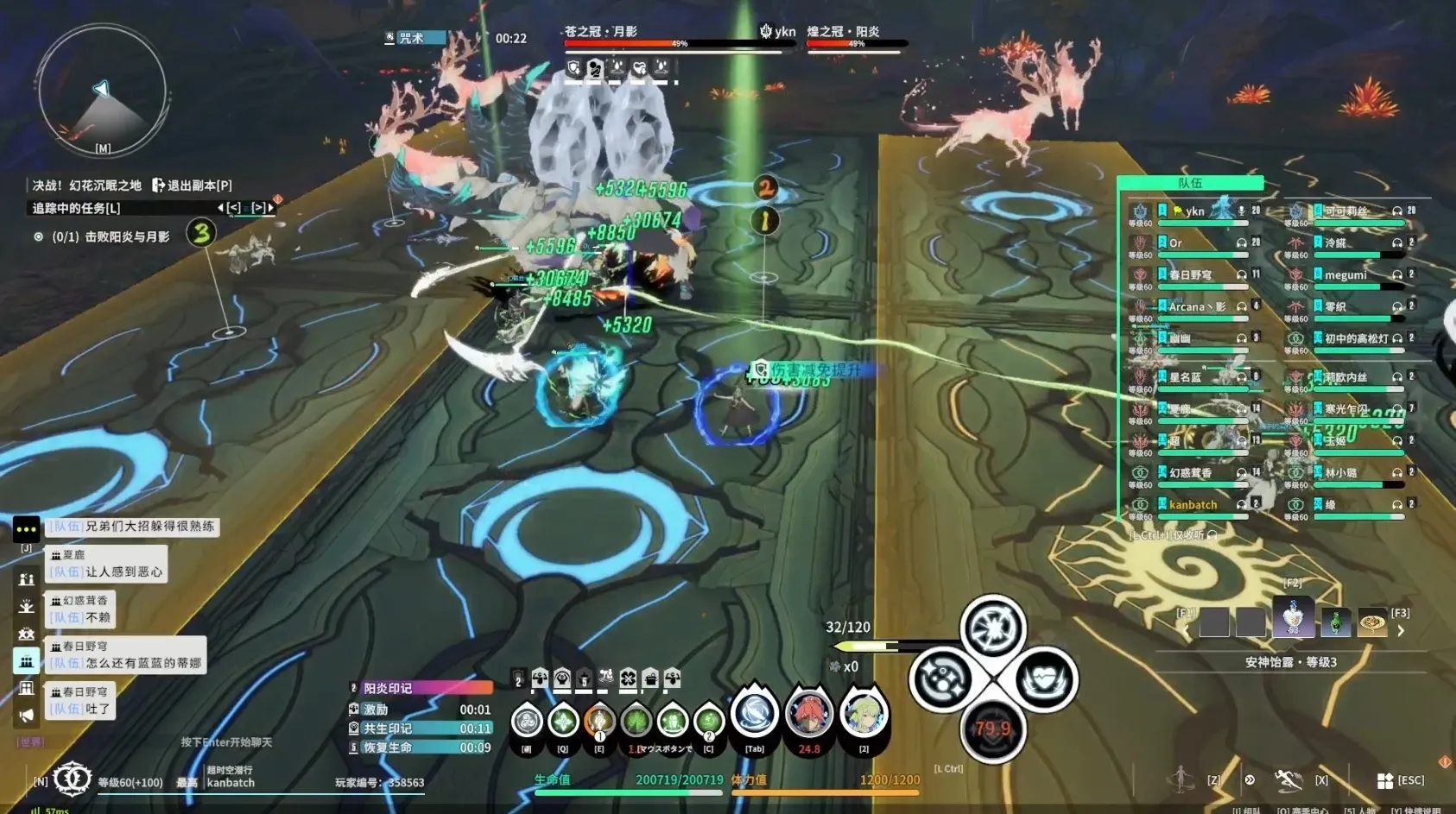
Task: Use the 安神饴露 potion item slot
Action: [1292, 618]
